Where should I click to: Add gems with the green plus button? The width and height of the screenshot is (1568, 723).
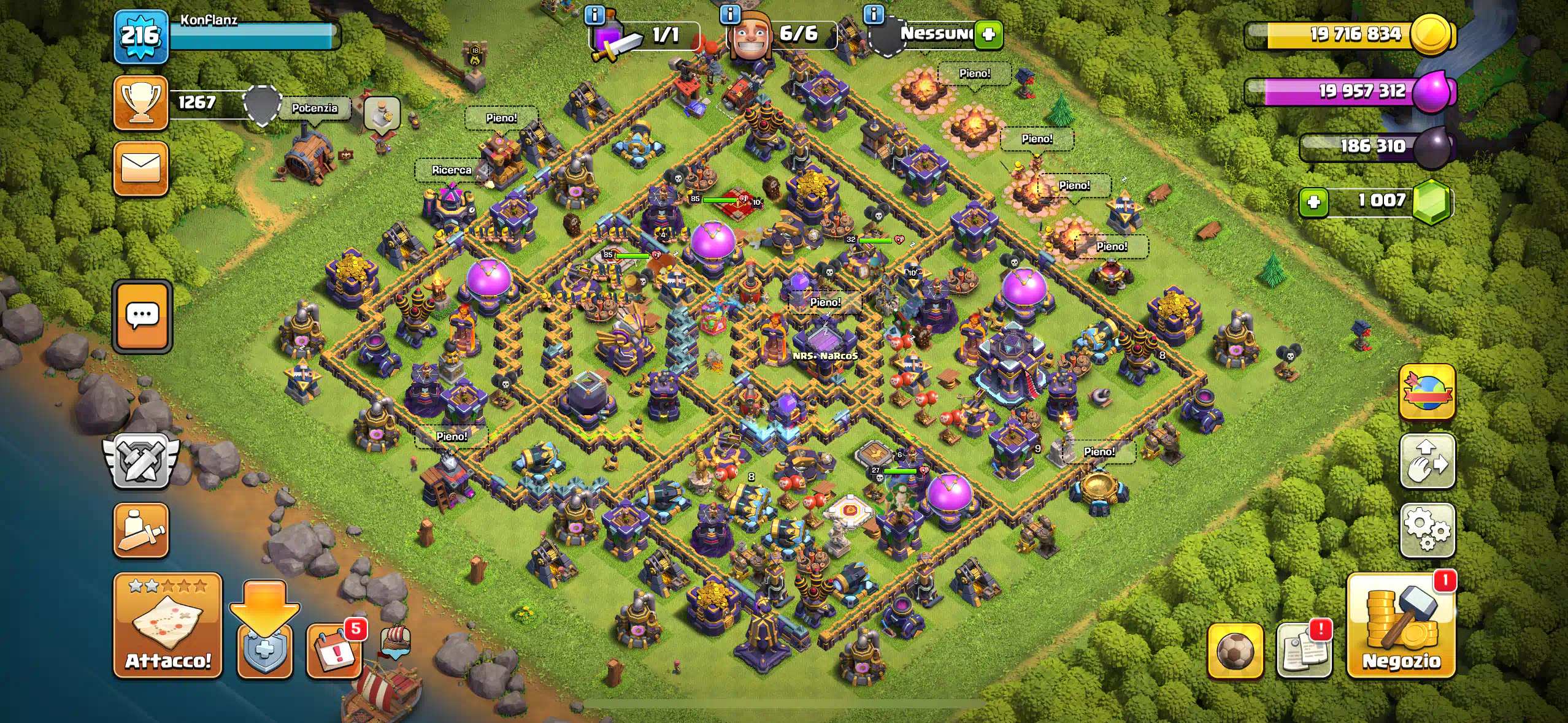(1313, 202)
